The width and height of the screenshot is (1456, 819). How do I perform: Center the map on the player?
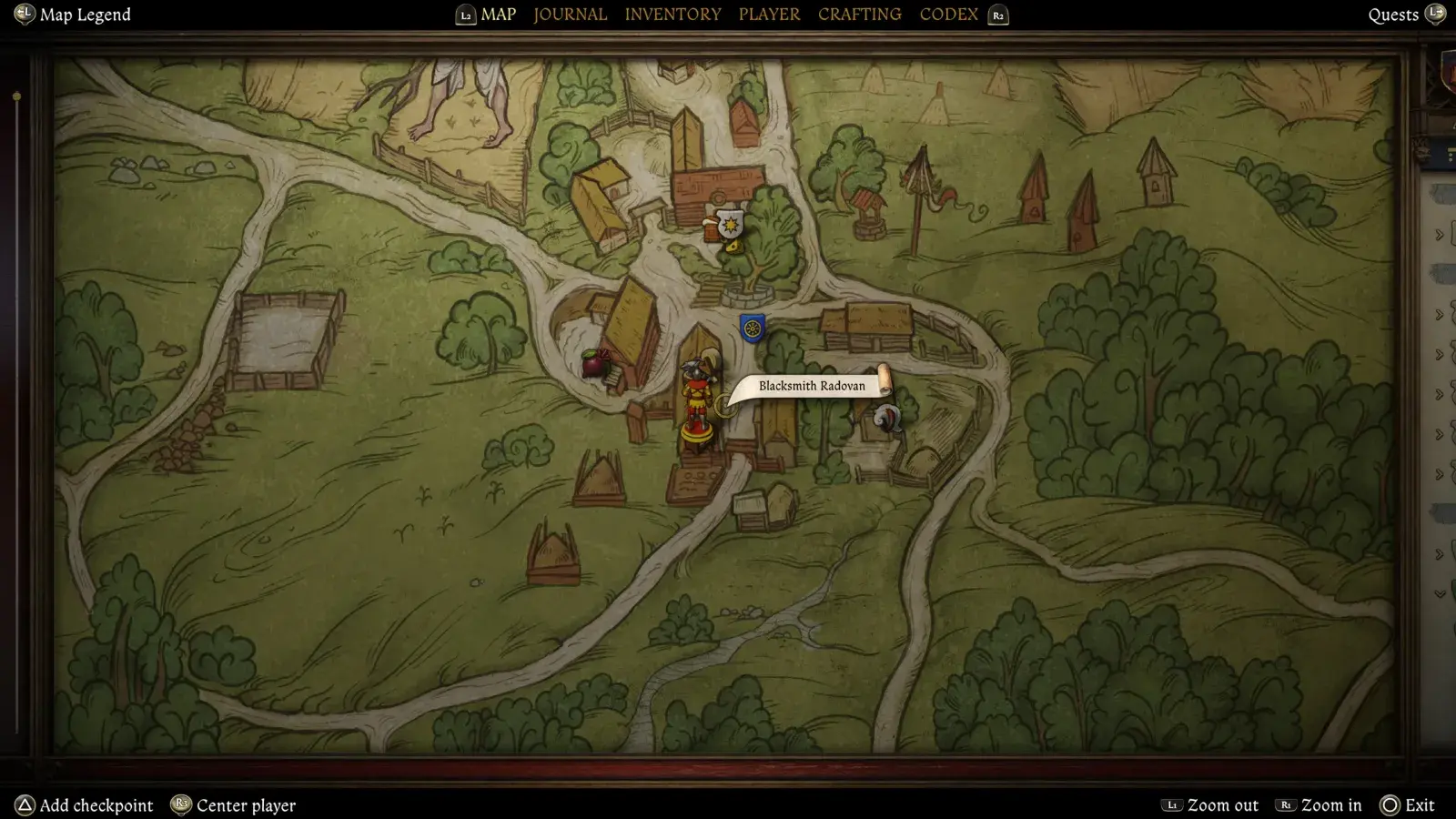tap(245, 805)
